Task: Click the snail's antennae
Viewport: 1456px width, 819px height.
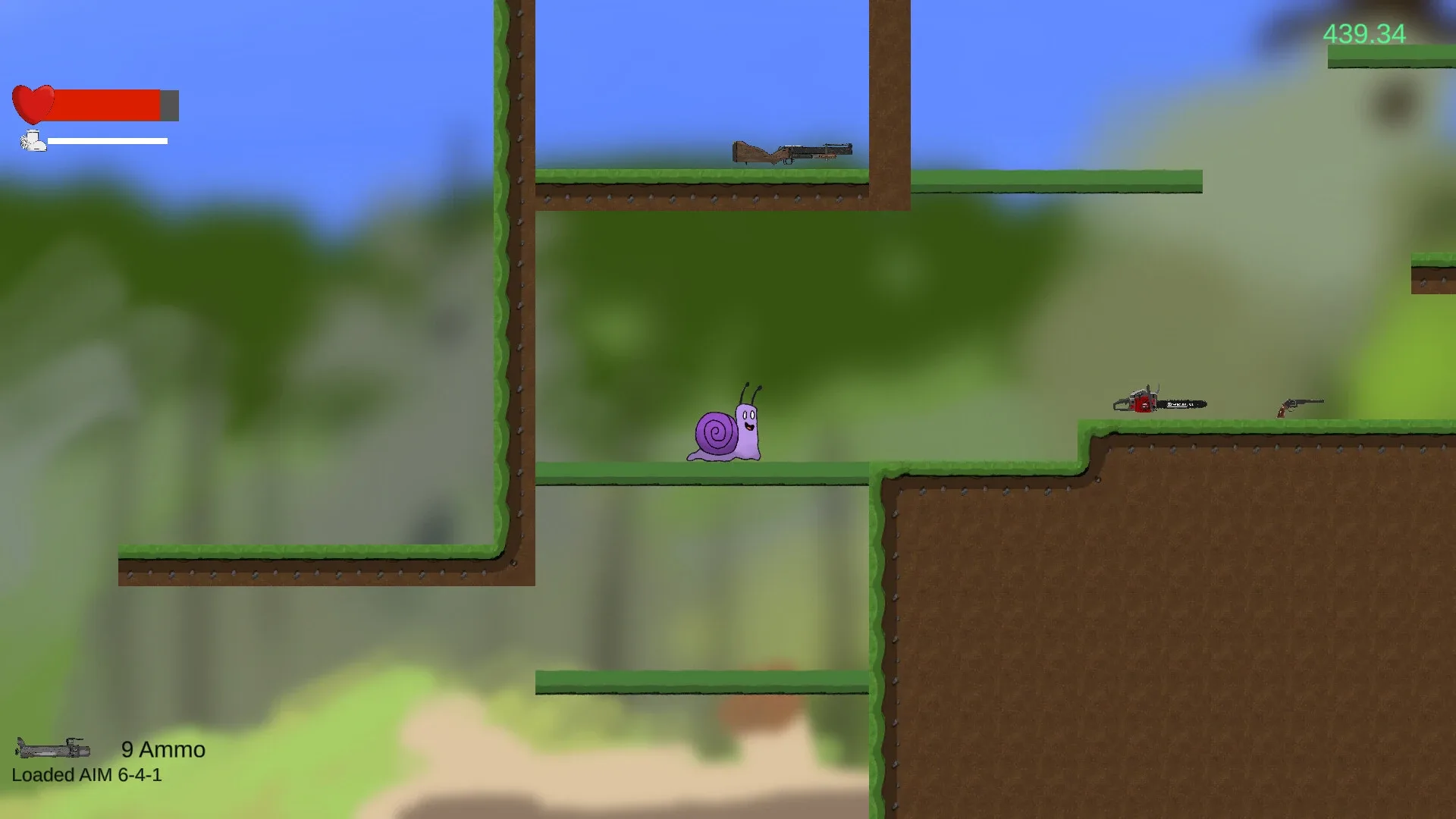Action: pyautogui.click(x=751, y=394)
